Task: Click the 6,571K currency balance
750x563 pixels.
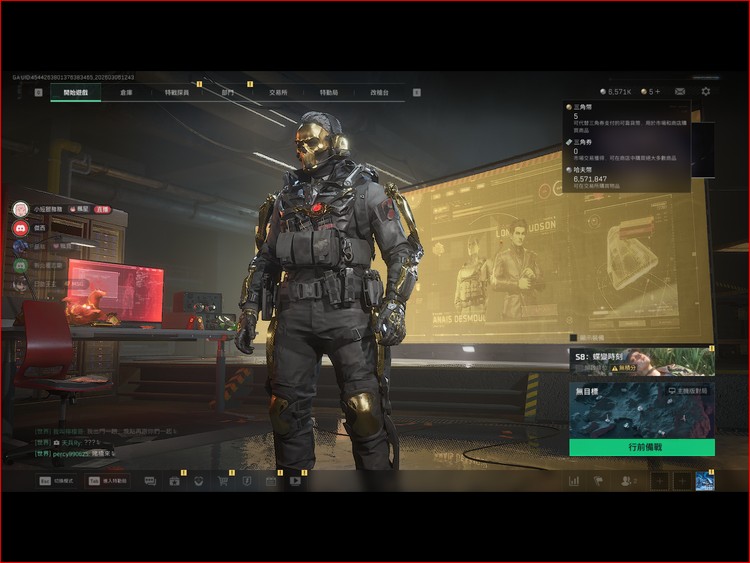Action: (x=615, y=92)
